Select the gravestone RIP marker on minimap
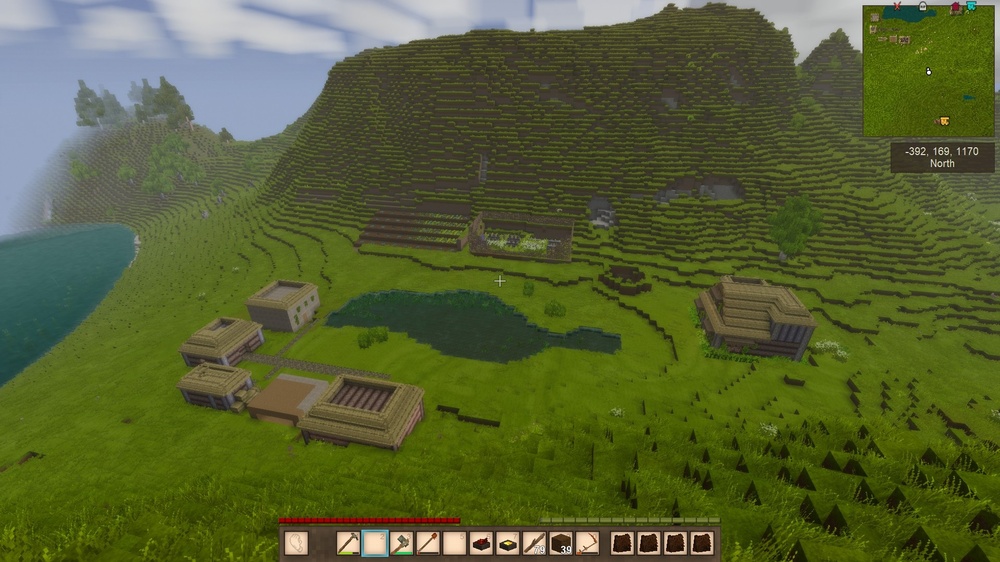 [922, 7]
